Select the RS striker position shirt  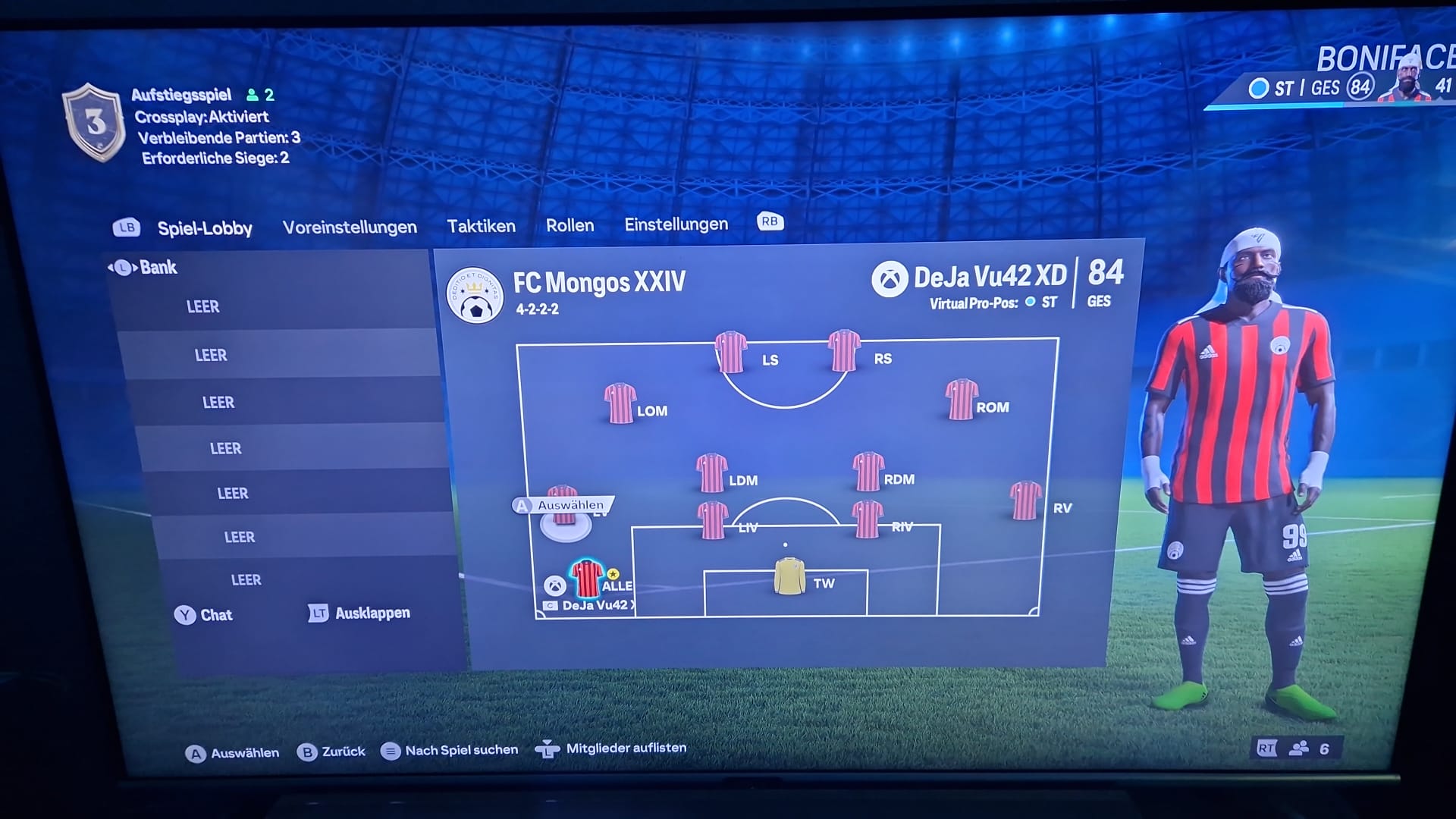[x=844, y=351]
